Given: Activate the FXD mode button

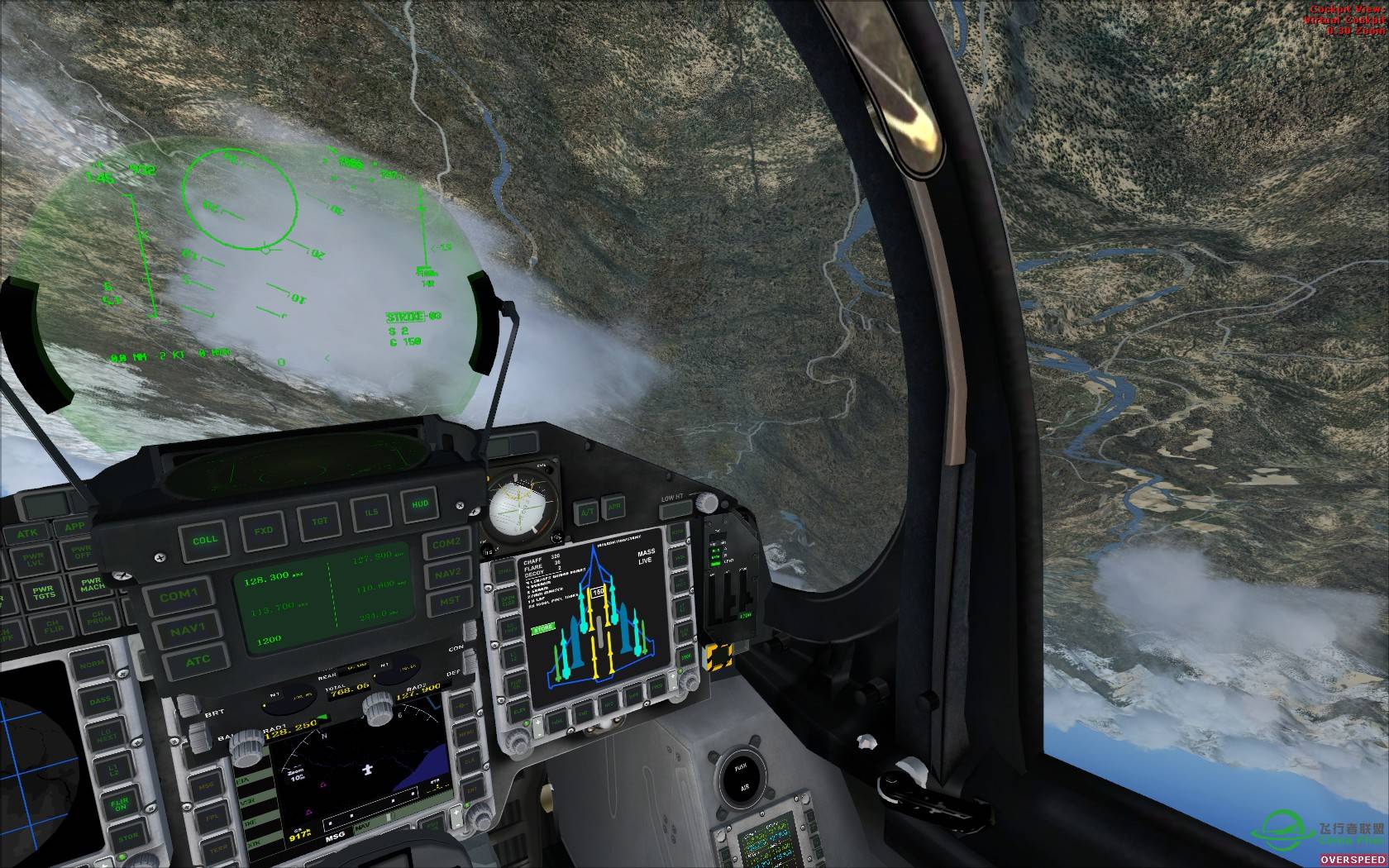Looking at the screenshot, I should point(264,530).
